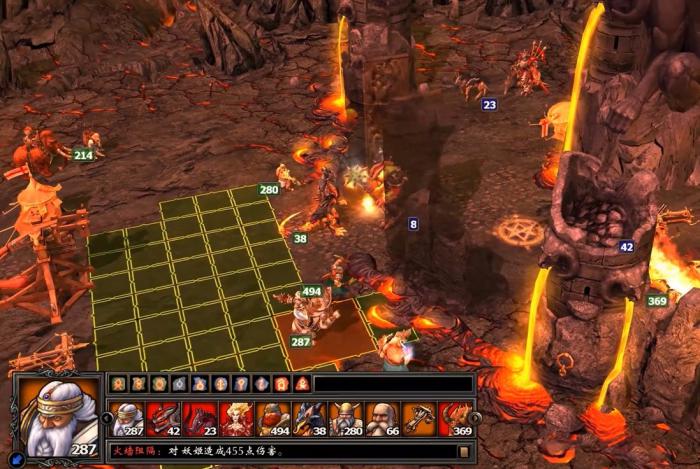The height and width of the screenshot is (469, 700).
Task: Select the 494-stack dwarf turn icon
Action: click(272, 418)
